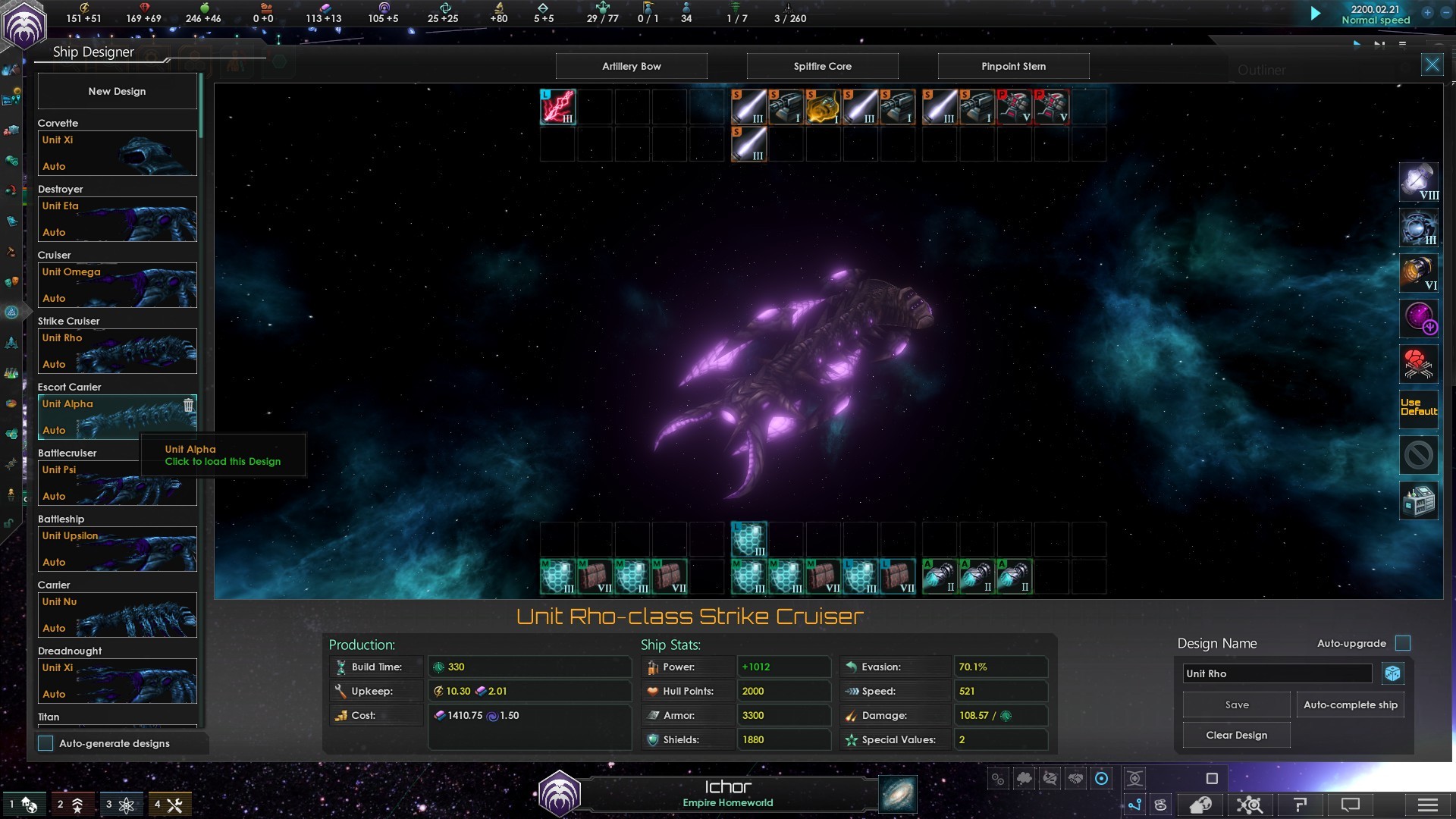Edit the Design Name text field

1277,673
